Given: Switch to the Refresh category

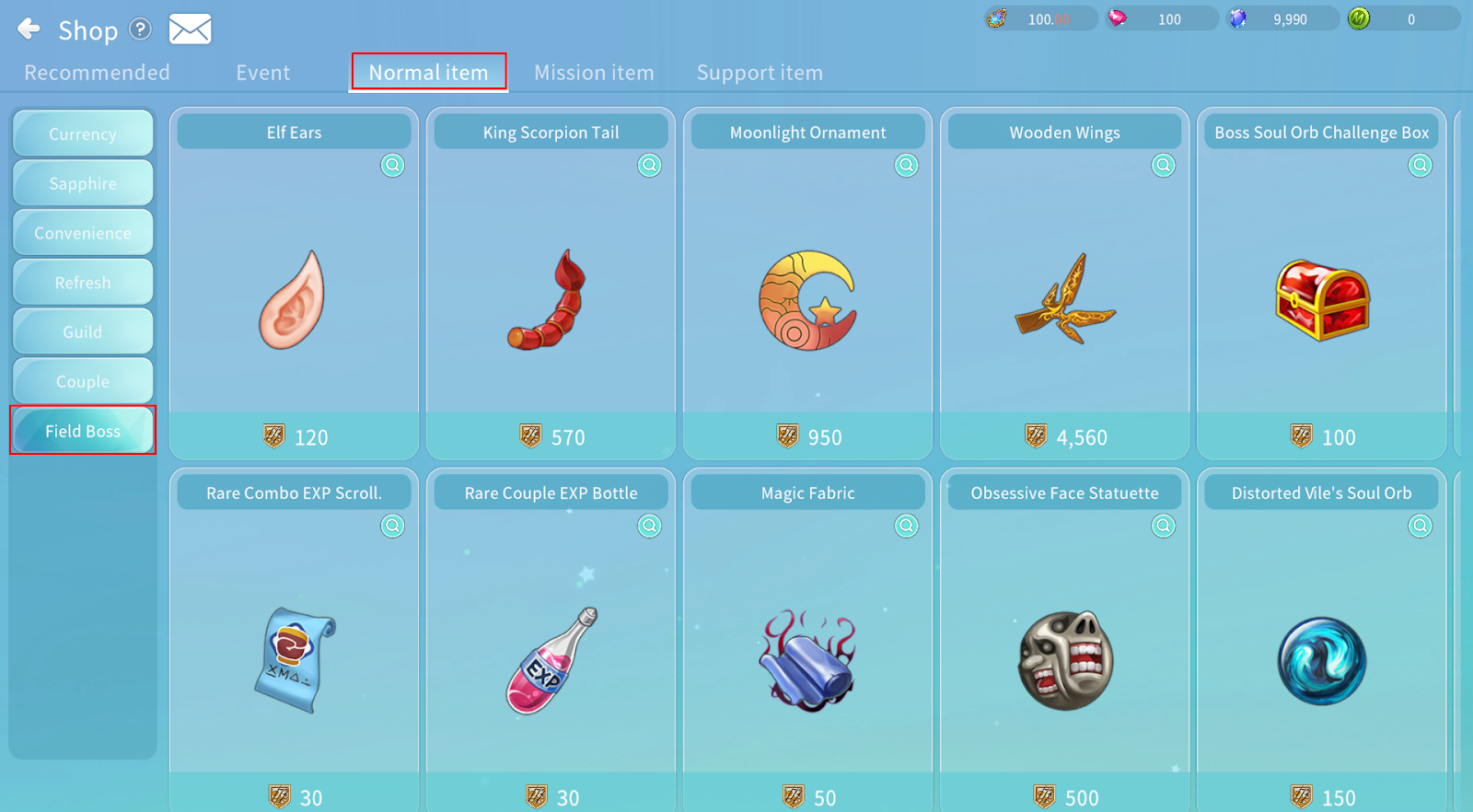Looking at the screenshot, I should click(83, 283).
